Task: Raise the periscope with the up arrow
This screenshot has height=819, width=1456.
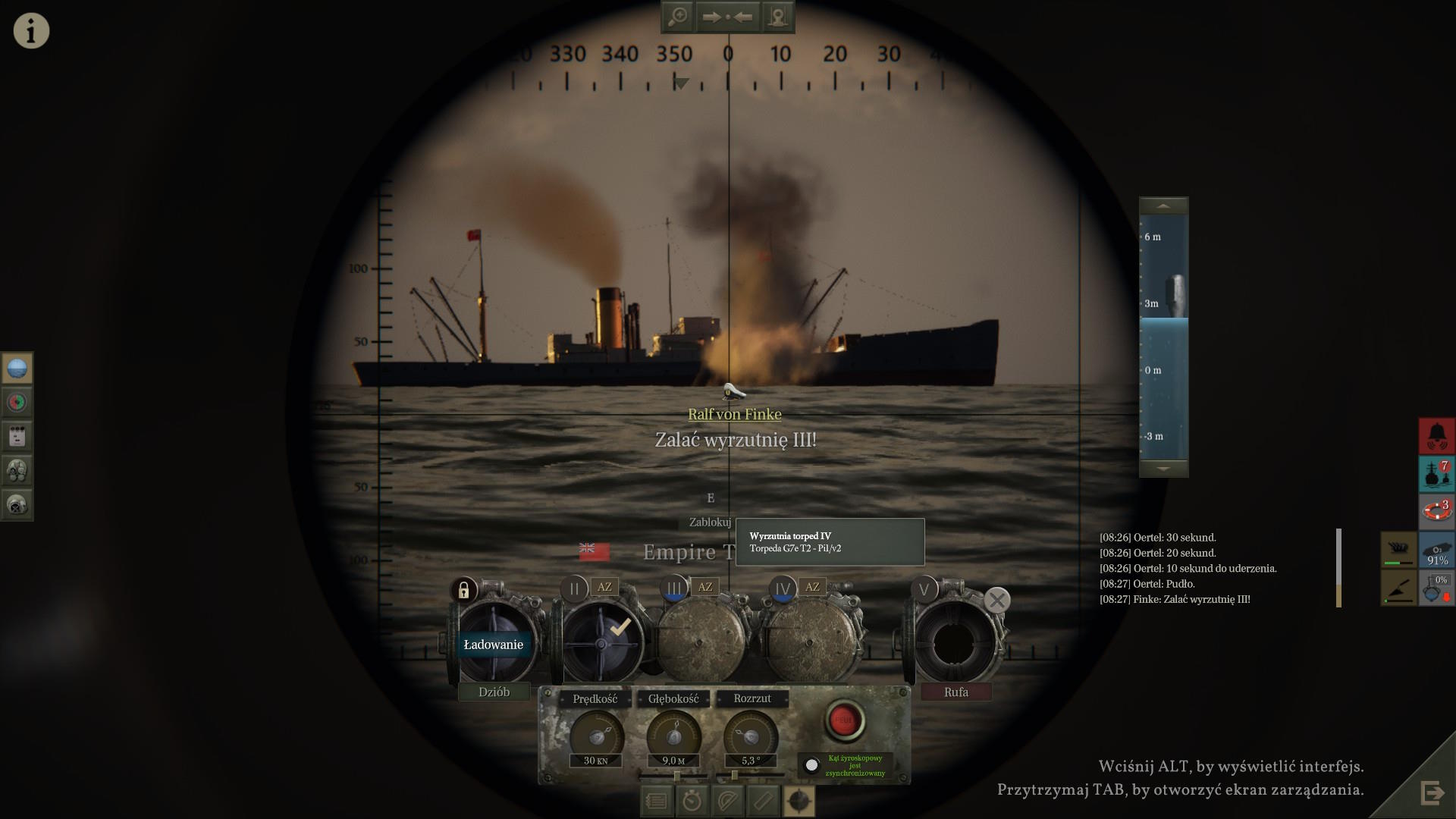Action: pos(1163,206)
